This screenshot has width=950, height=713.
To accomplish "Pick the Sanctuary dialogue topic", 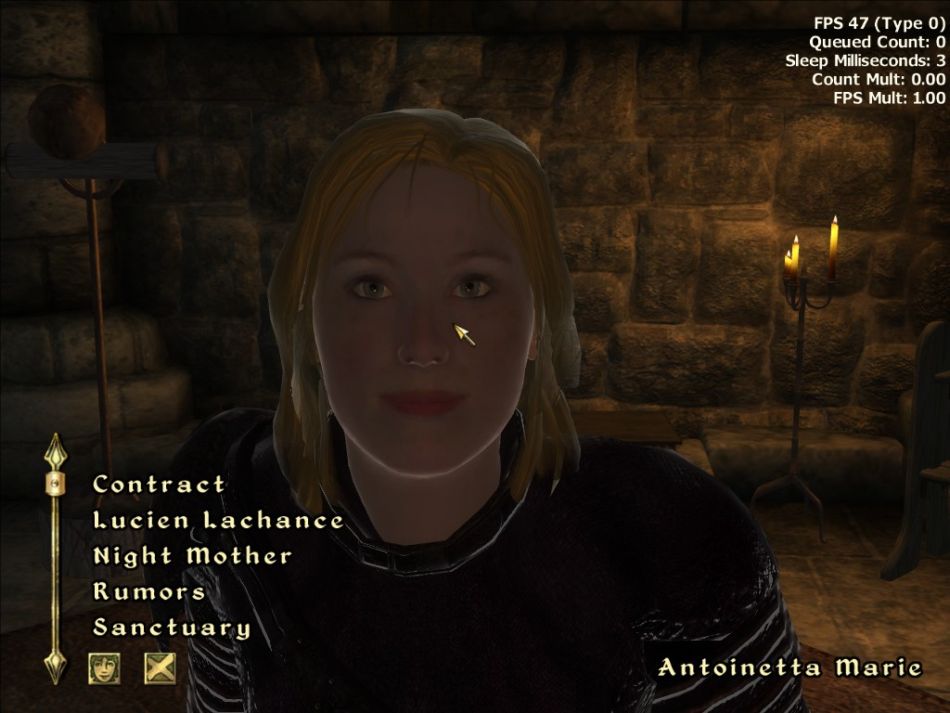I will pyautogui.click(x=171, y=628).
